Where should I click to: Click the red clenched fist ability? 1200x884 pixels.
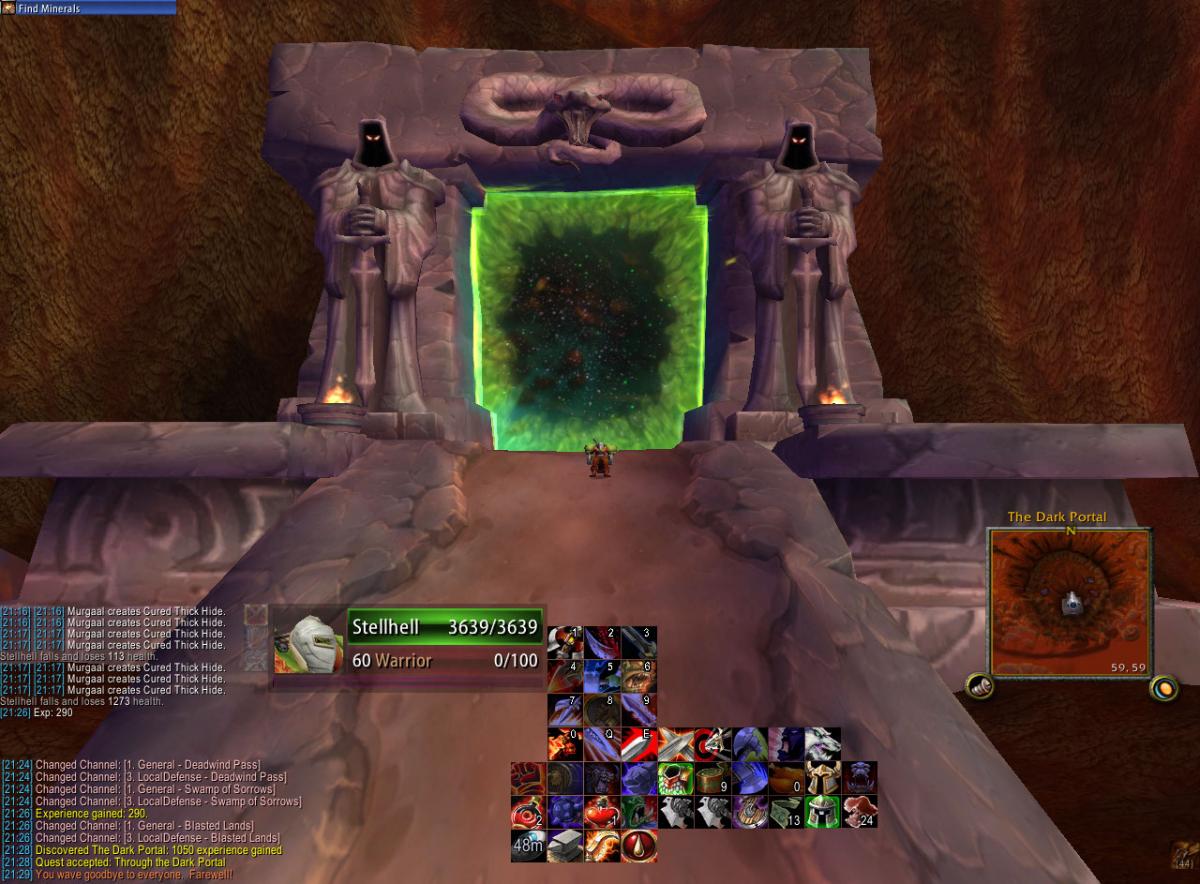(x=528, y=778)
